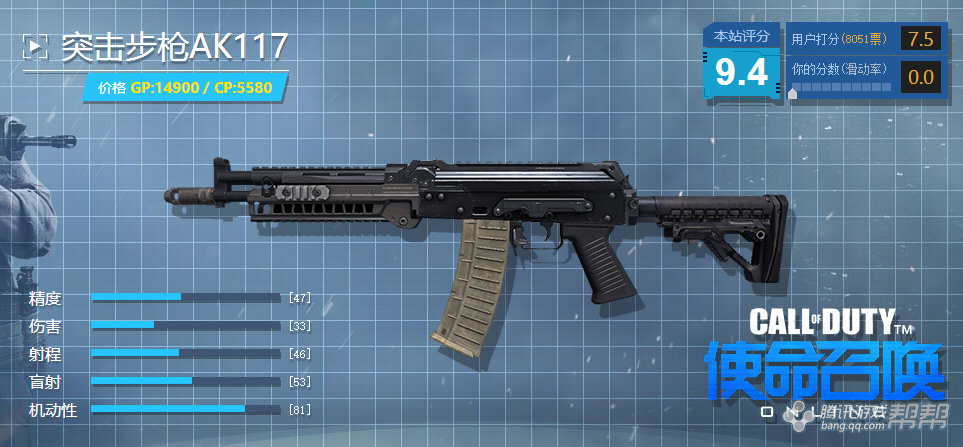Click the white rating slider handle
The height and width of the screenshot is (447, 963).
point(794,93)
